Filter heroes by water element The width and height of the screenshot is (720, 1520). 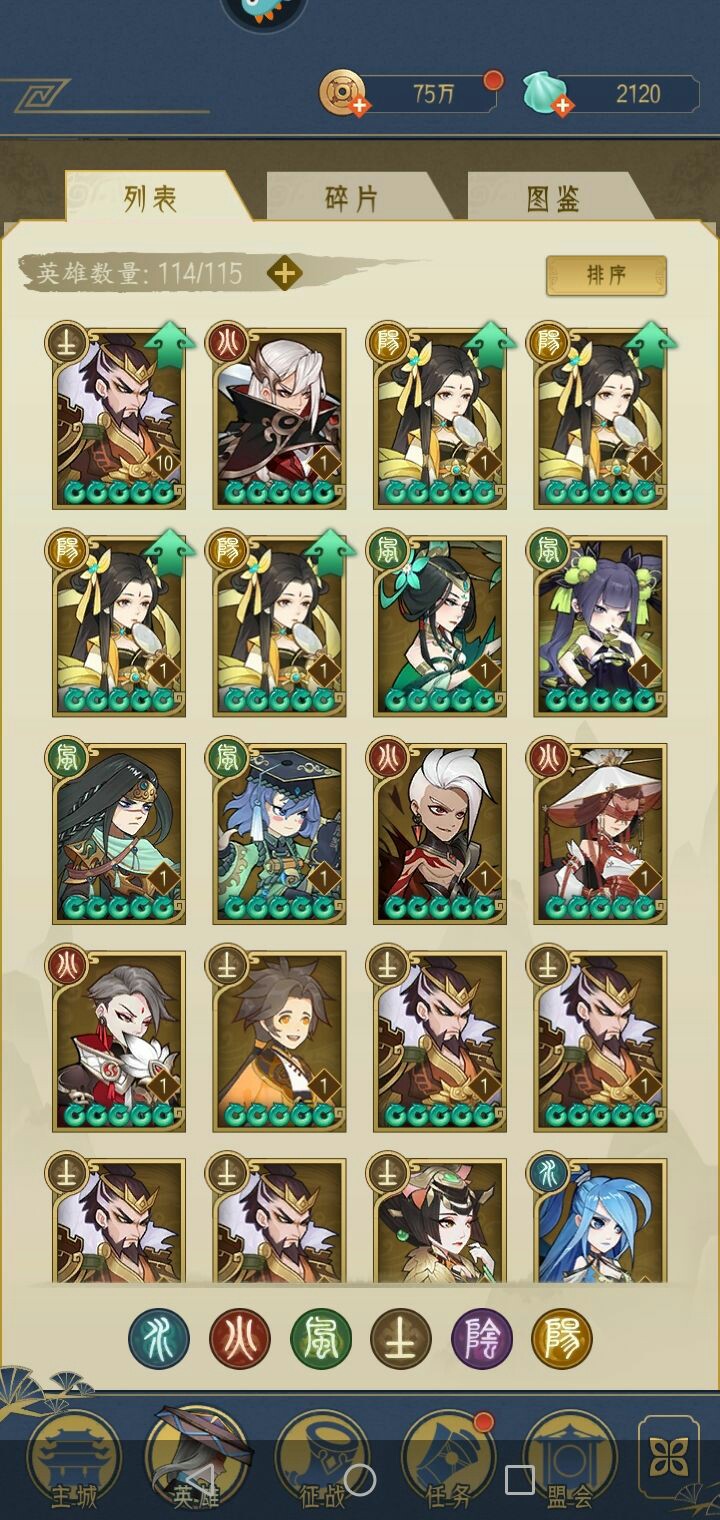pos(159,1339)
